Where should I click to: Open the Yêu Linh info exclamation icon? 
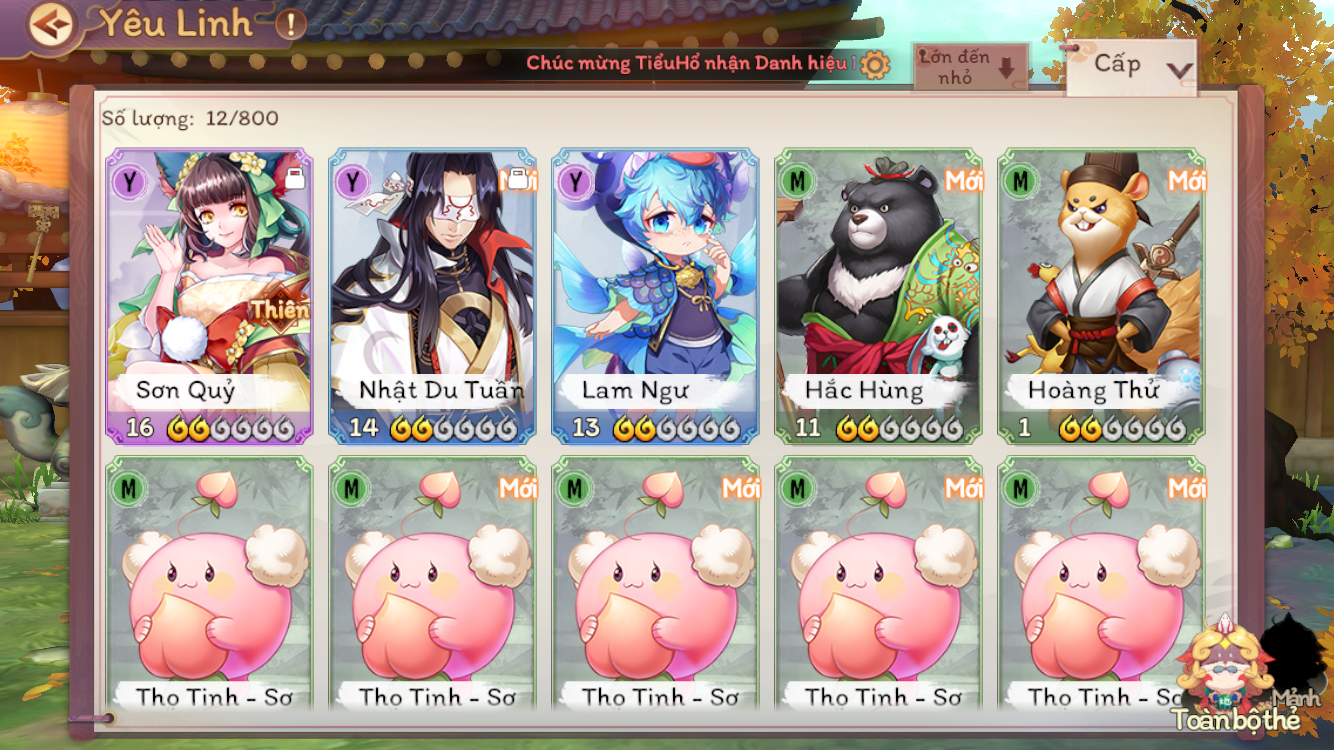tap(290, 25)
